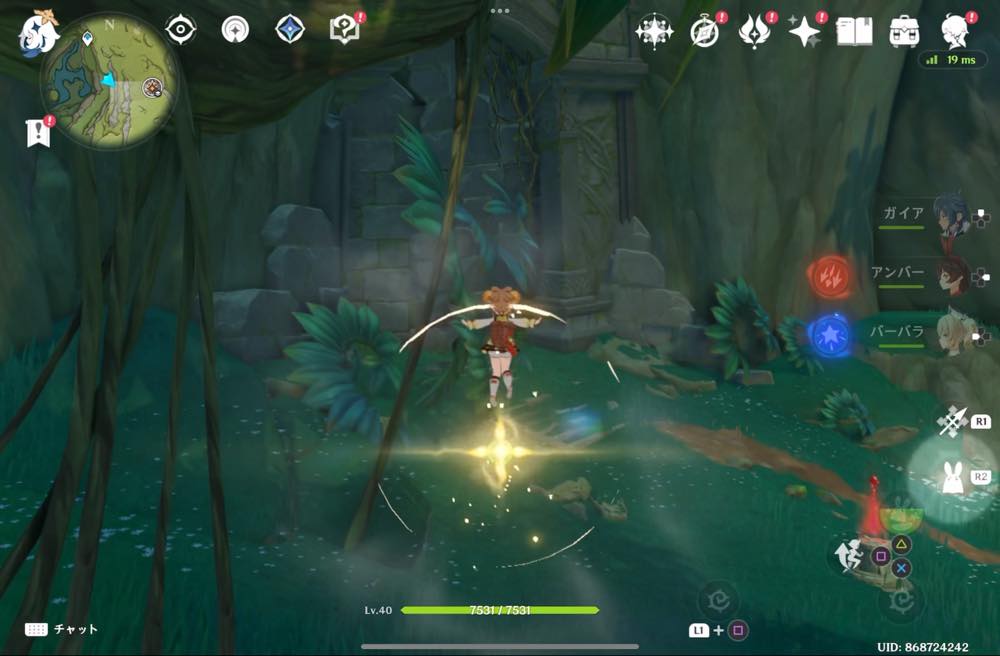This screenshot has height=656, width=1000.
Task: Tap the crossed-arrows normal attack icon
Action: 950,421
